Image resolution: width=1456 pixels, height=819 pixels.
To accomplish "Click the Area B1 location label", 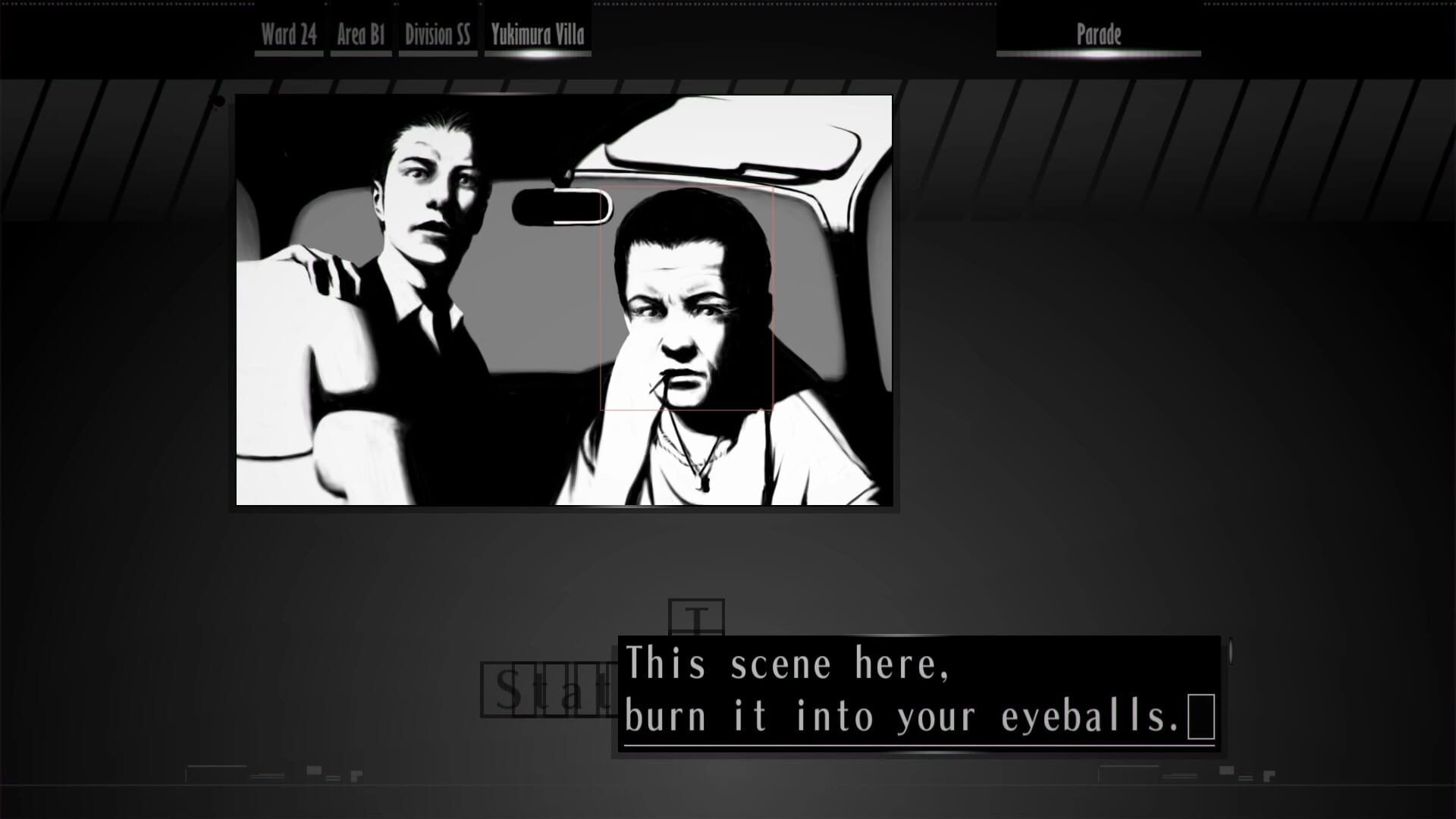I will pos(362,33).
